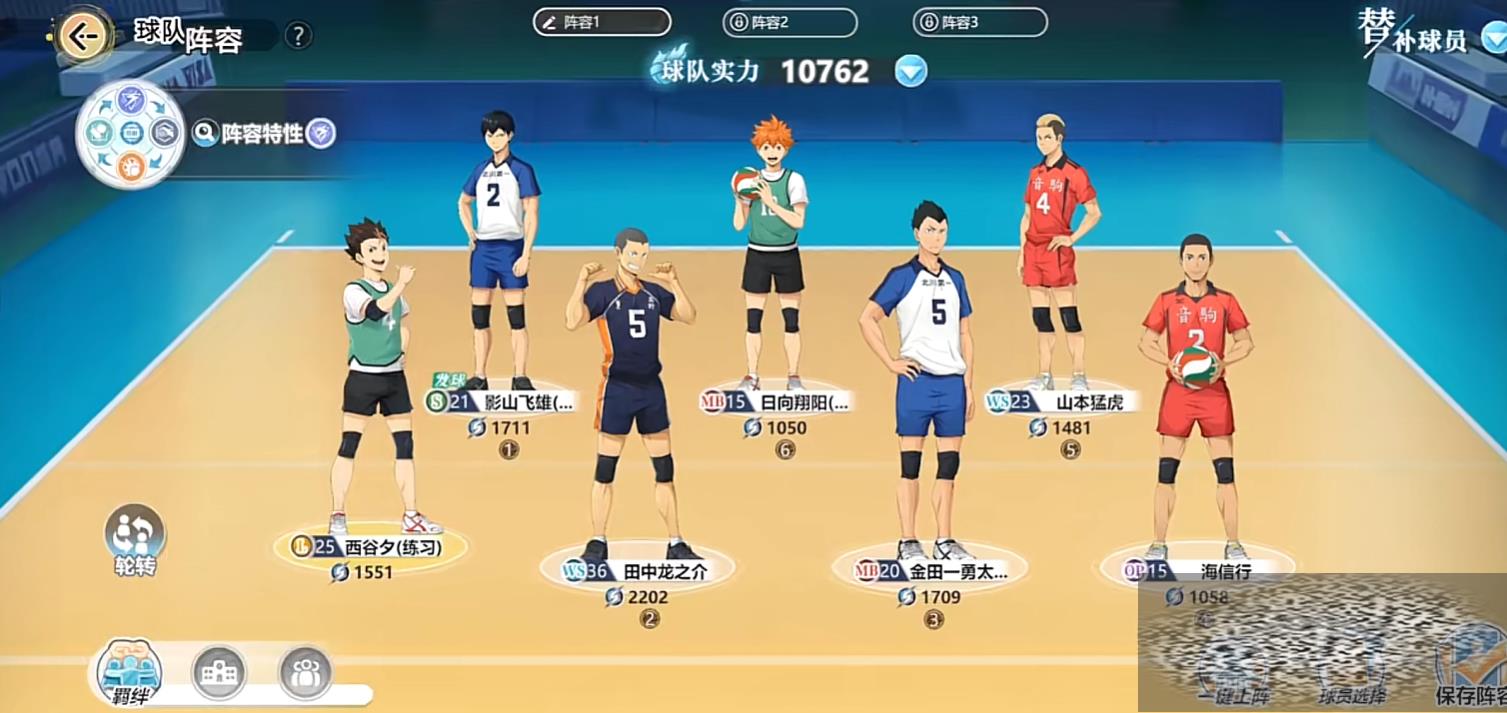Open the question mark help icon
The height and width of the screenshot is (713, 1507).
coord(298,36)
